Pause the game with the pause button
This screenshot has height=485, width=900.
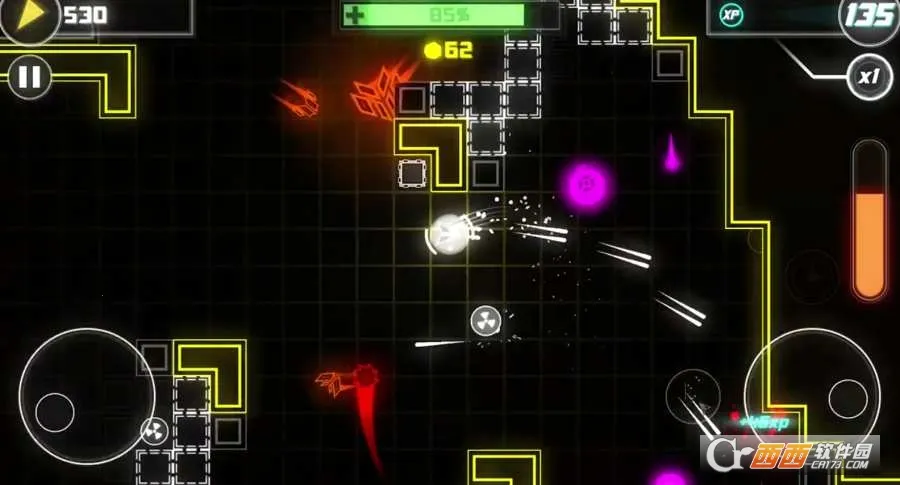pos(30,77)
